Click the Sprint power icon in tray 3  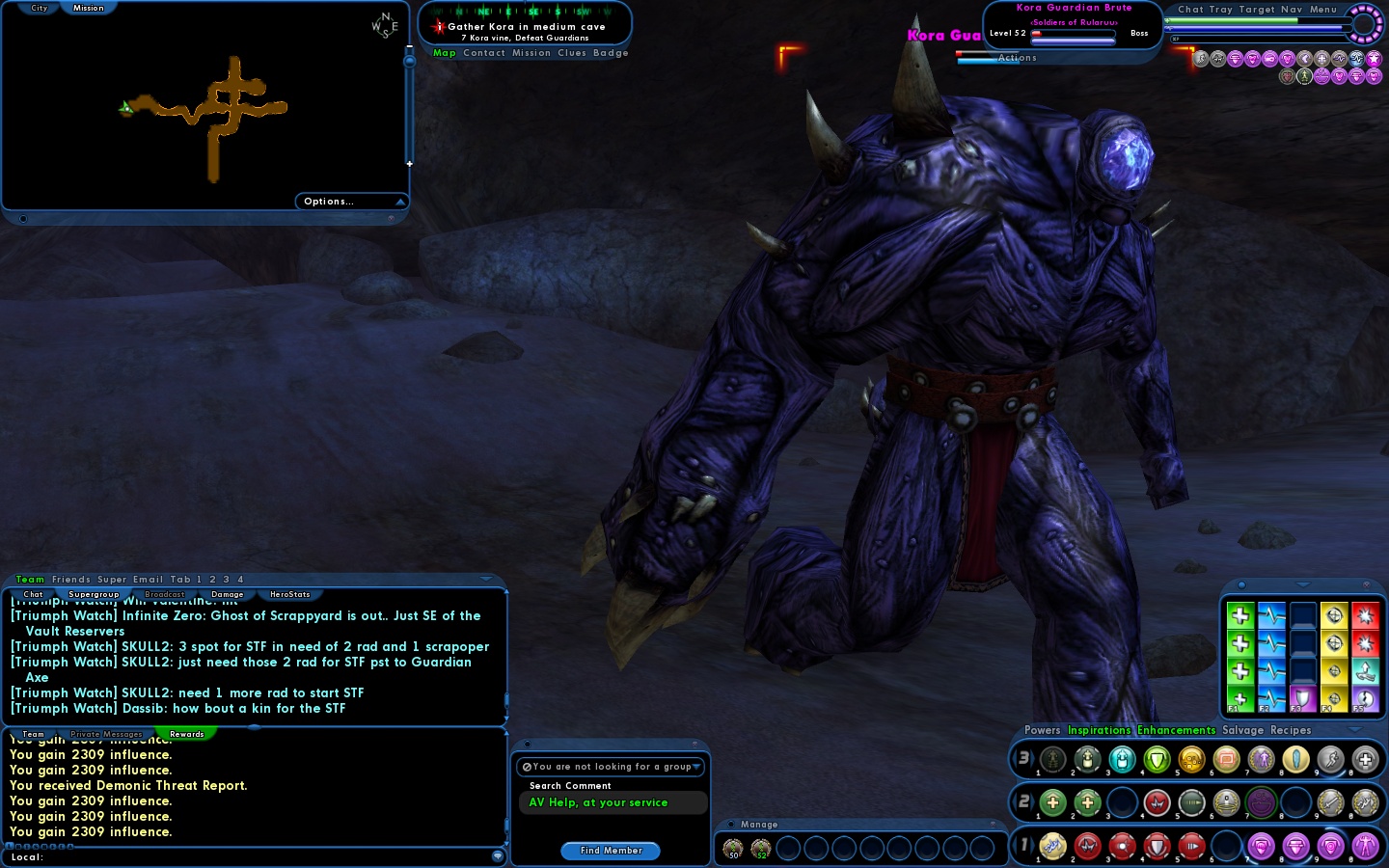1332,760
